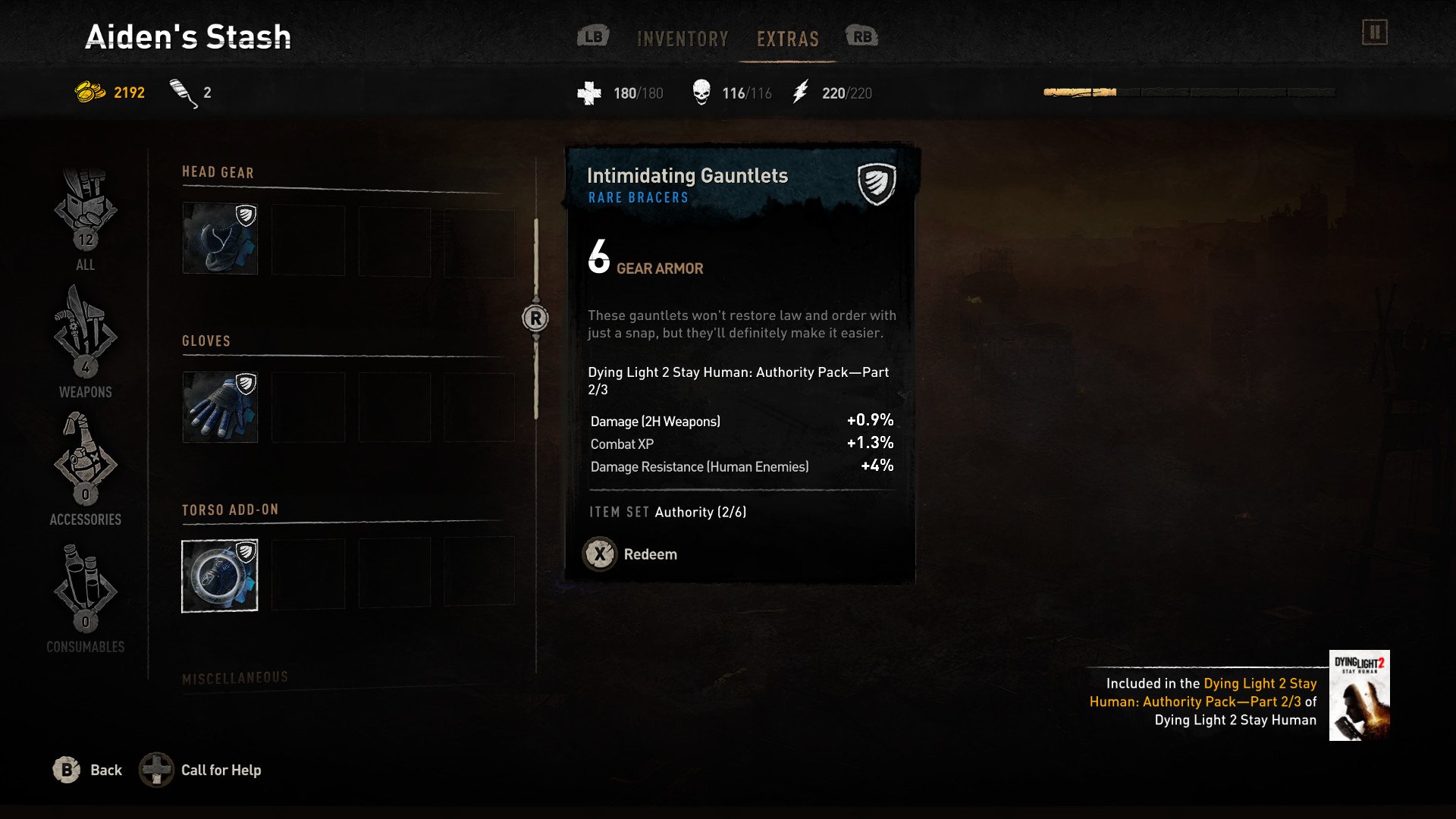
Task: Select the head gear item slot
Action: tap(220, 238)
